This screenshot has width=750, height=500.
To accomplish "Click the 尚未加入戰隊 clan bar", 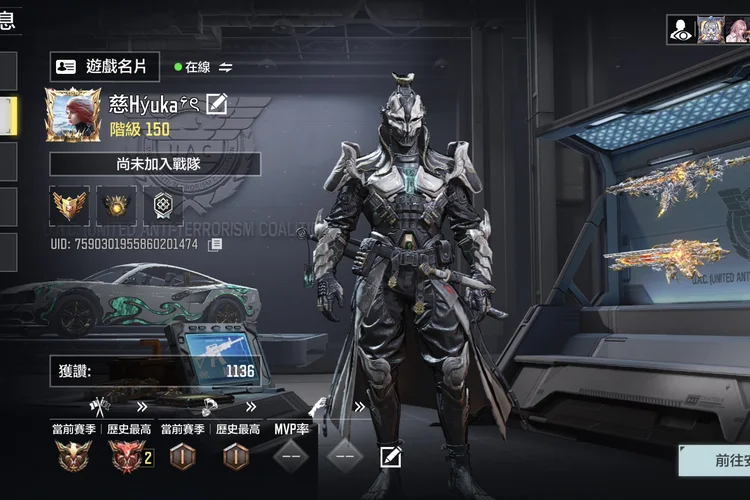I will (x=155, y=164).
